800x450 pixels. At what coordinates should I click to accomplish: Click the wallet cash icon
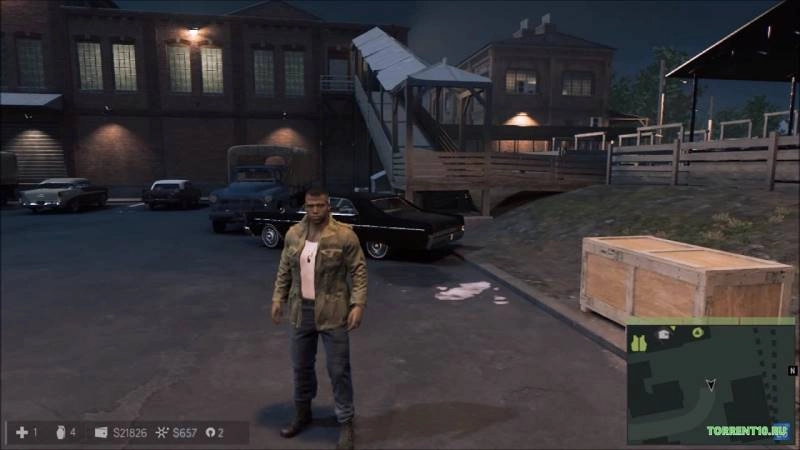click(101, 432)
